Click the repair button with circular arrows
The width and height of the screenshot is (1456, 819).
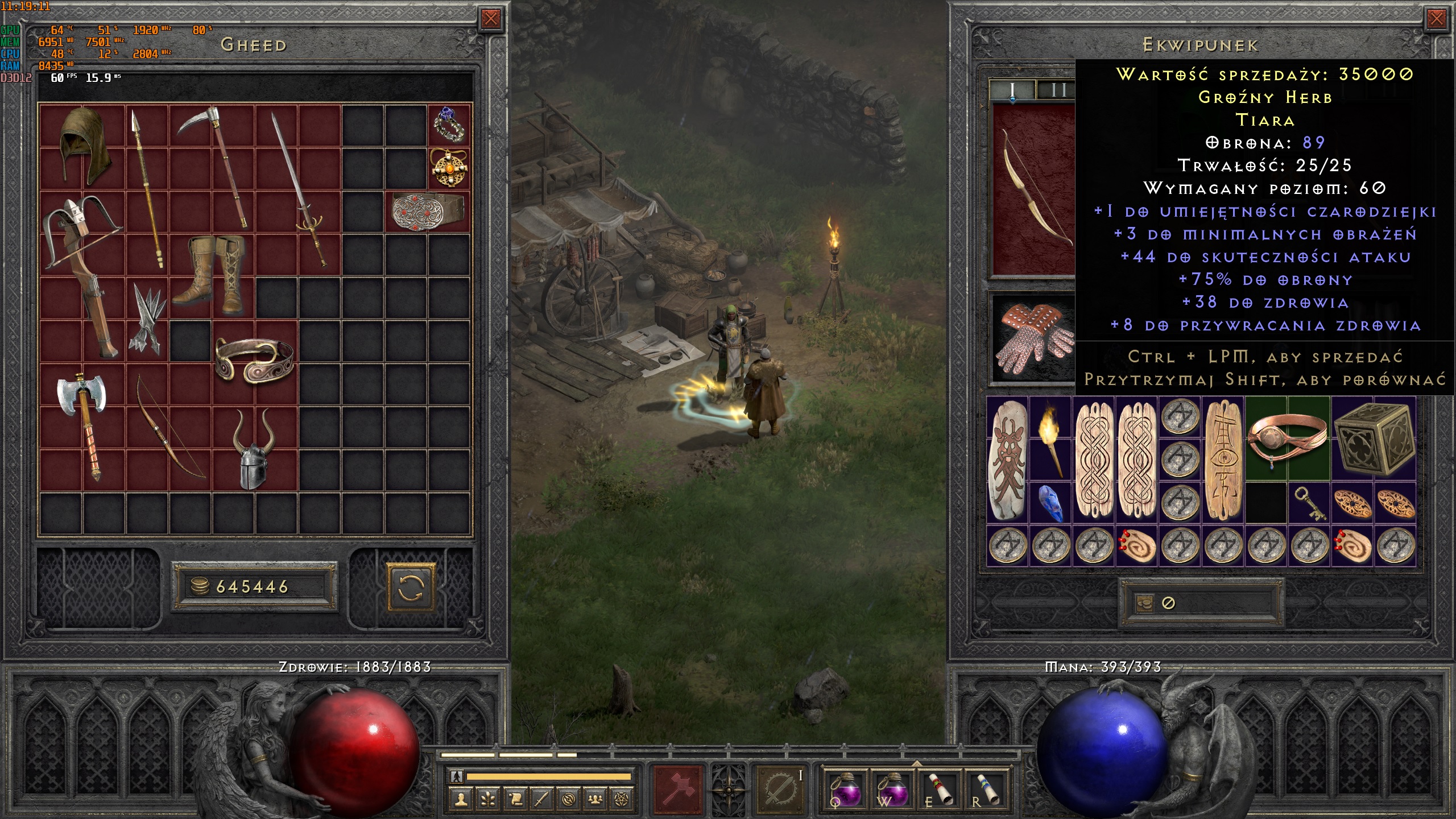pos(411,587)
